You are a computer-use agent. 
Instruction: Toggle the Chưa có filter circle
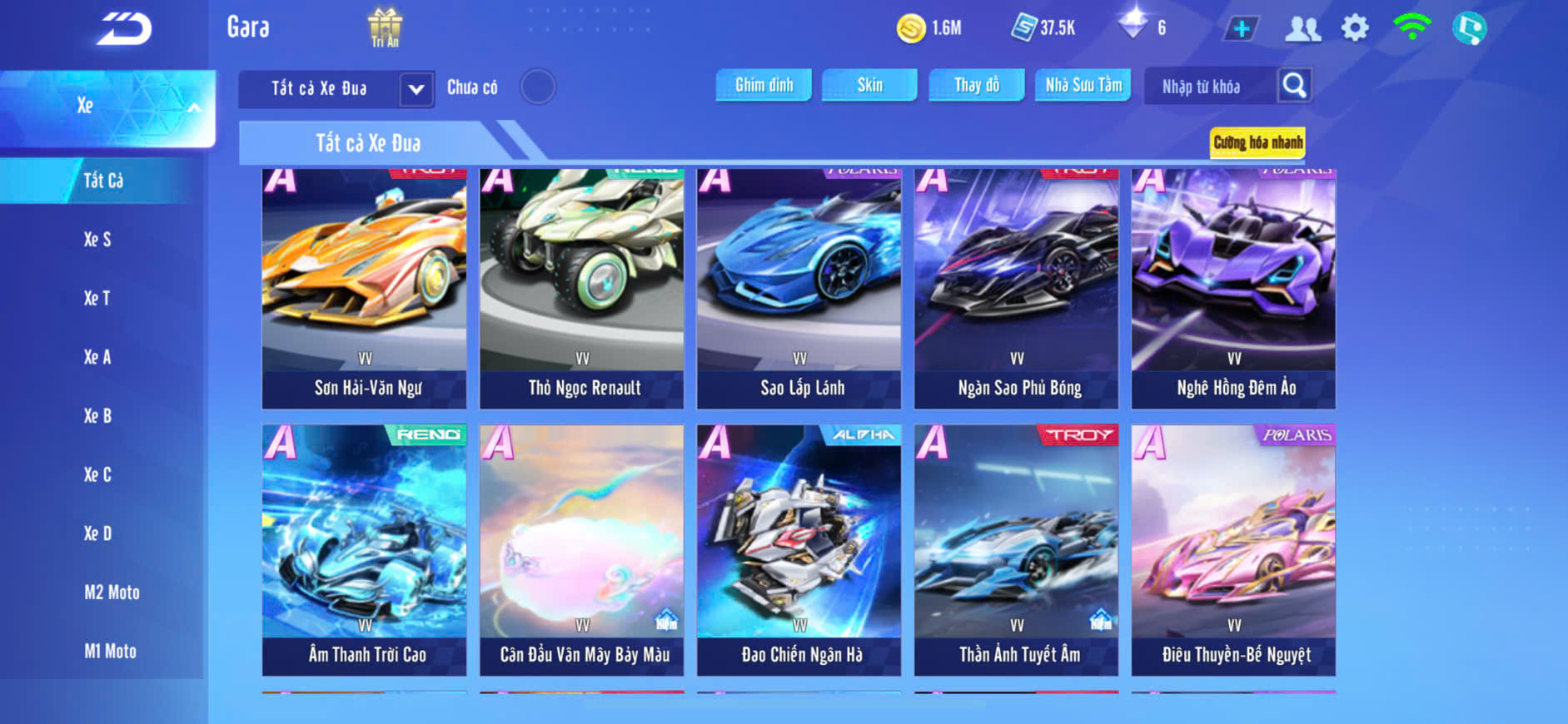point(538,87)
